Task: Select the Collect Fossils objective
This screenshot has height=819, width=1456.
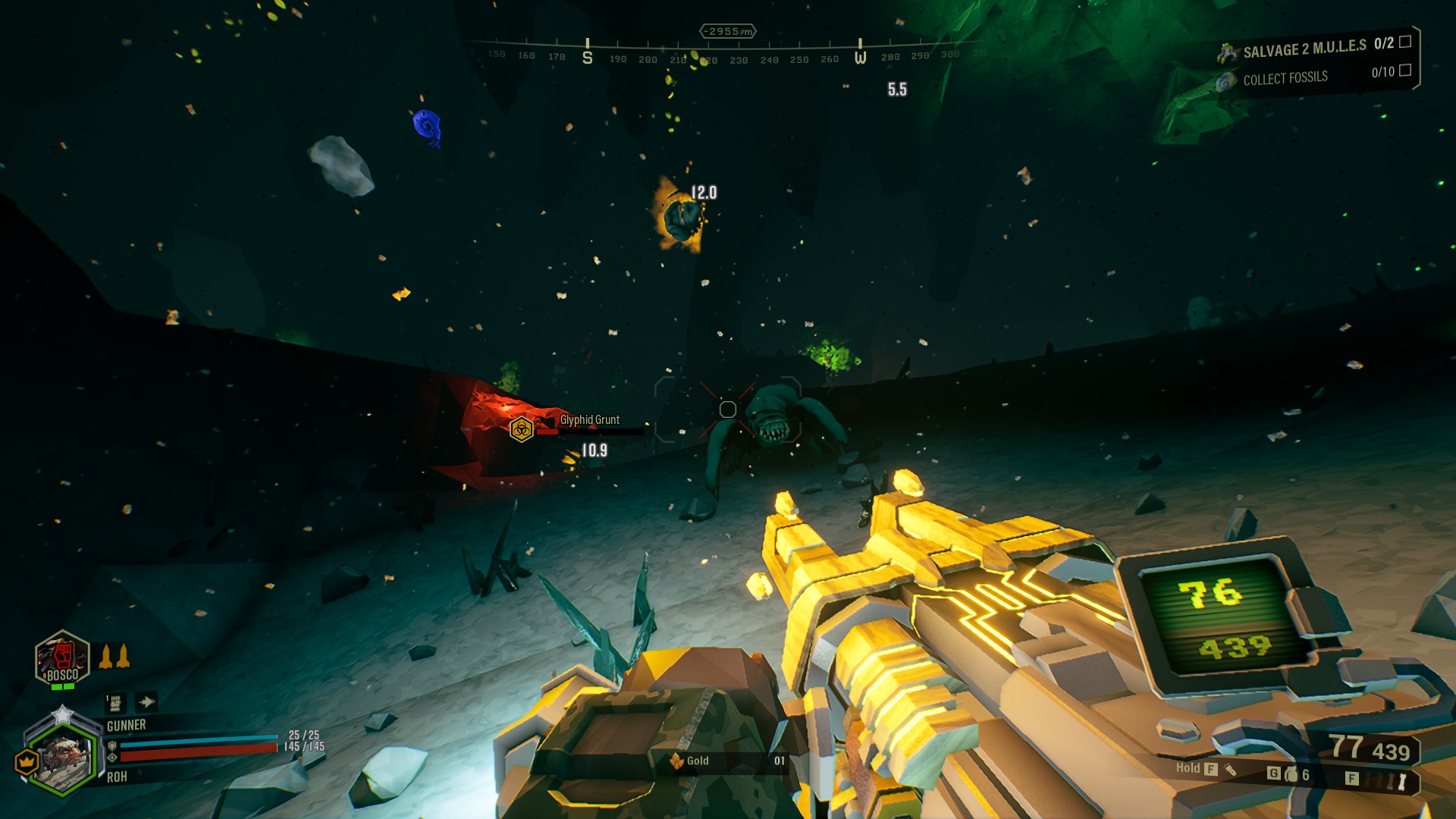Action: [x=1285, y=78]
